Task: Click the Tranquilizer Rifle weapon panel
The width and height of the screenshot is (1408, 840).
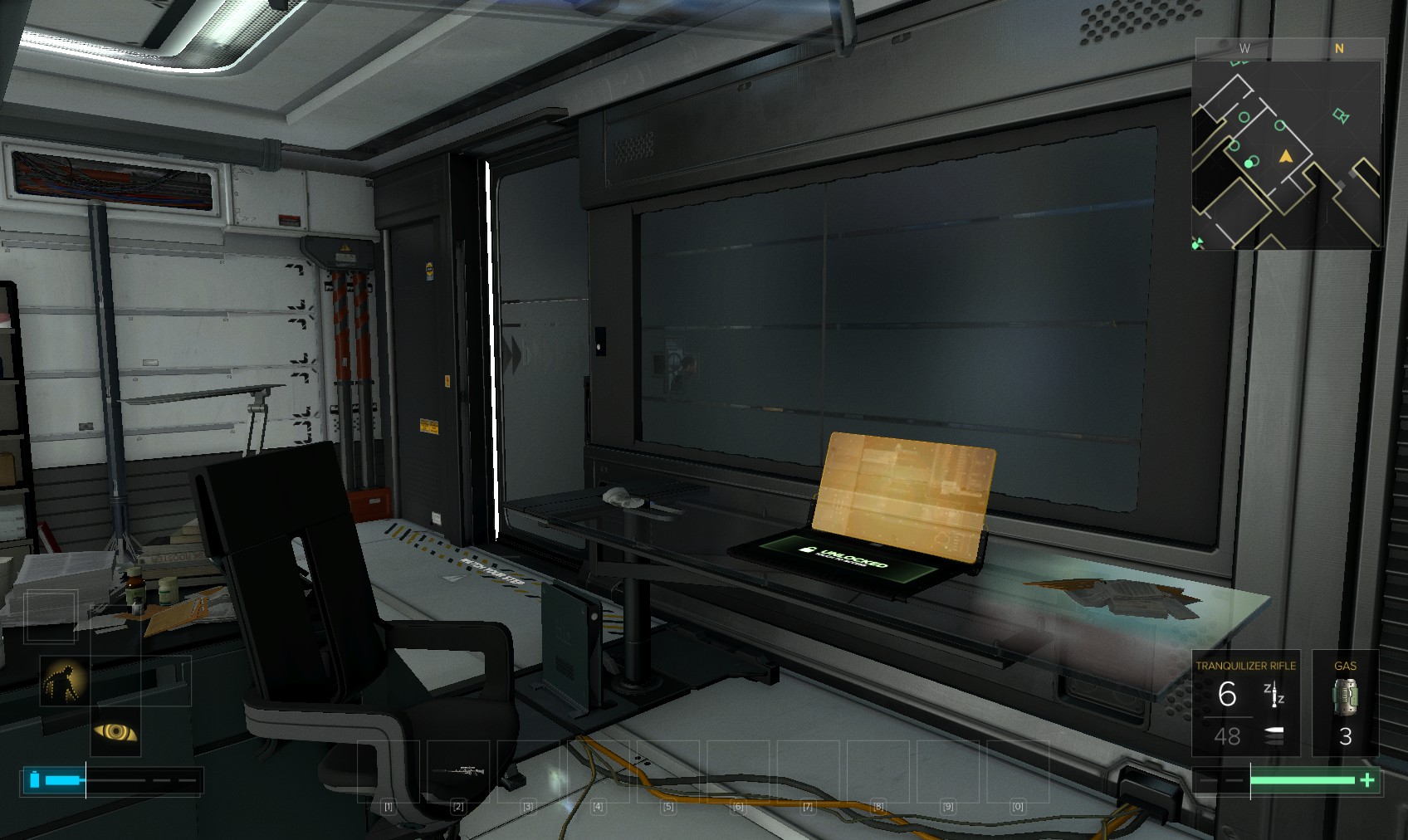Action: pyautogui.click(x=1245, y=703)
